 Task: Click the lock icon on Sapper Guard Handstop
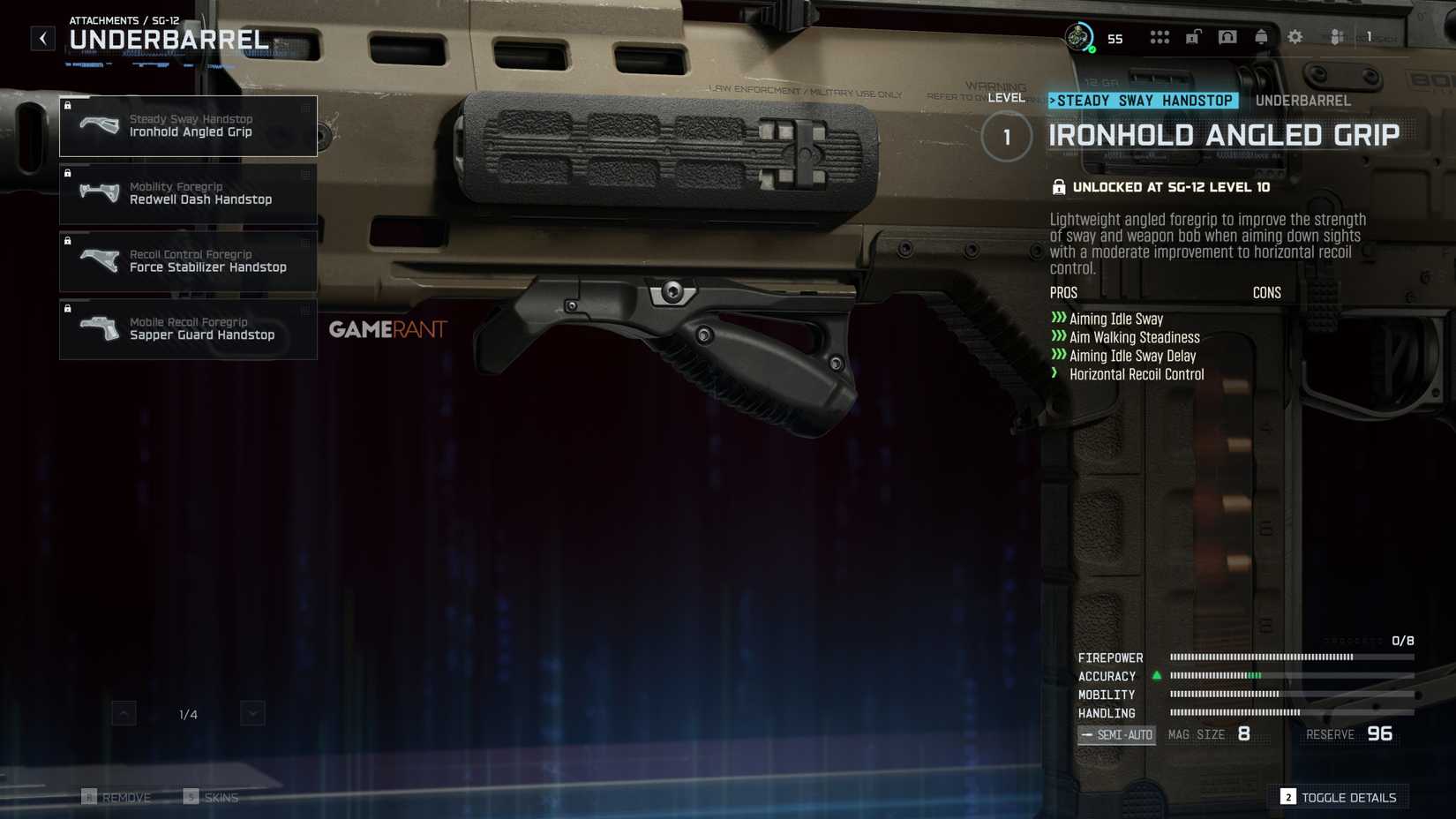(x=68, y=308)
